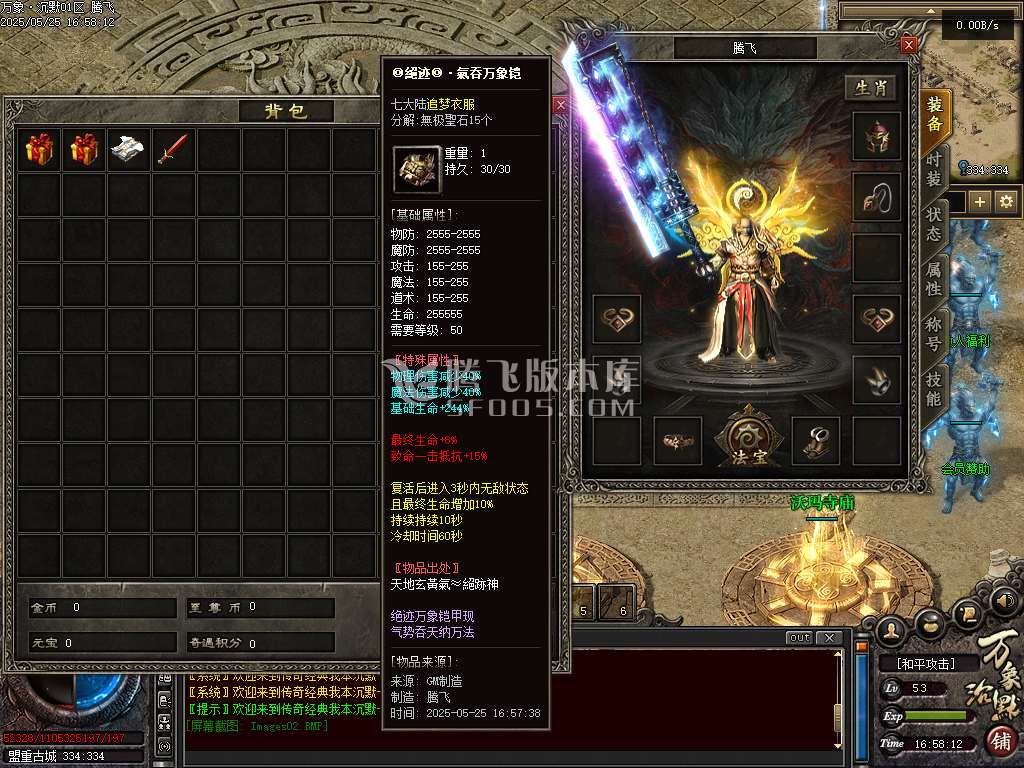Open settings via the gear button
Image resolution: width=1024 pixels, height=768 pixels.
pyautogui.click(x=1005, y=202)
